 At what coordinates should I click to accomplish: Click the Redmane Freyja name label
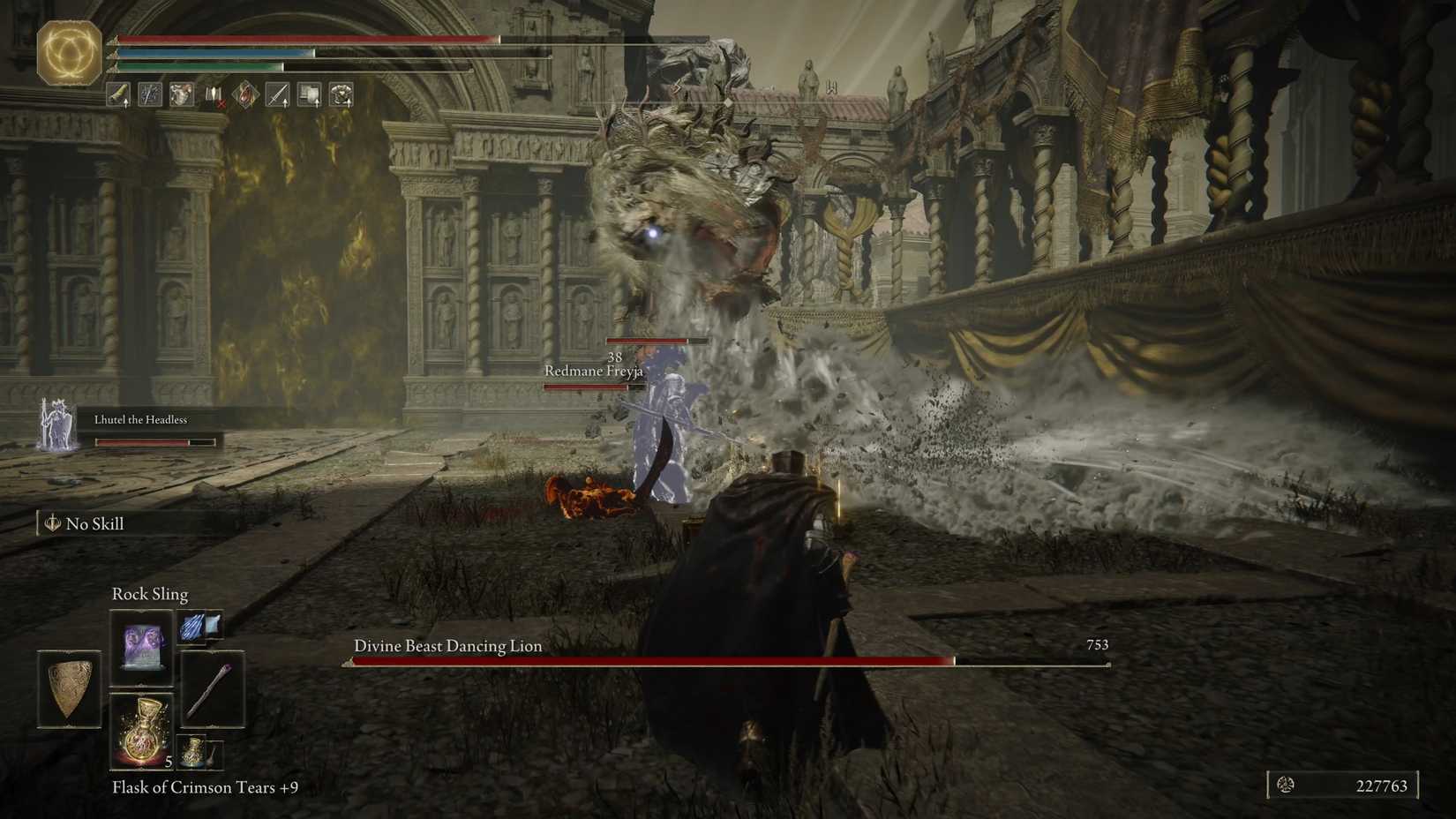pyautogui.click(x=594, y=372)
